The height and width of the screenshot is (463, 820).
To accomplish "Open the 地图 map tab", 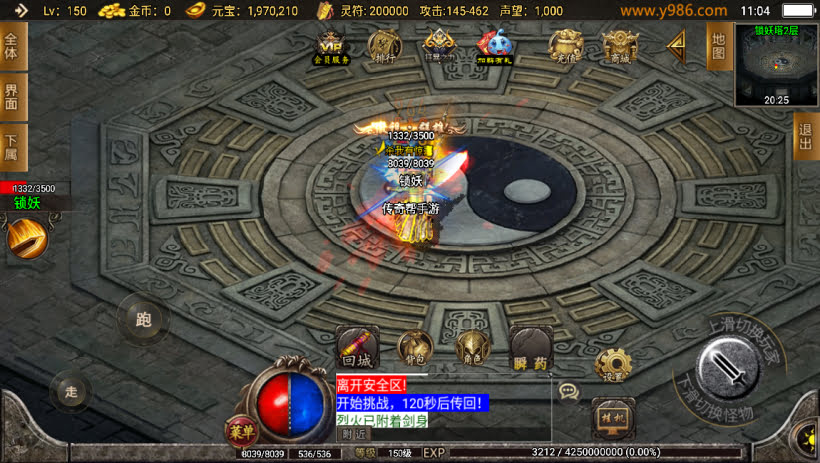I will (x=718, y=46).
